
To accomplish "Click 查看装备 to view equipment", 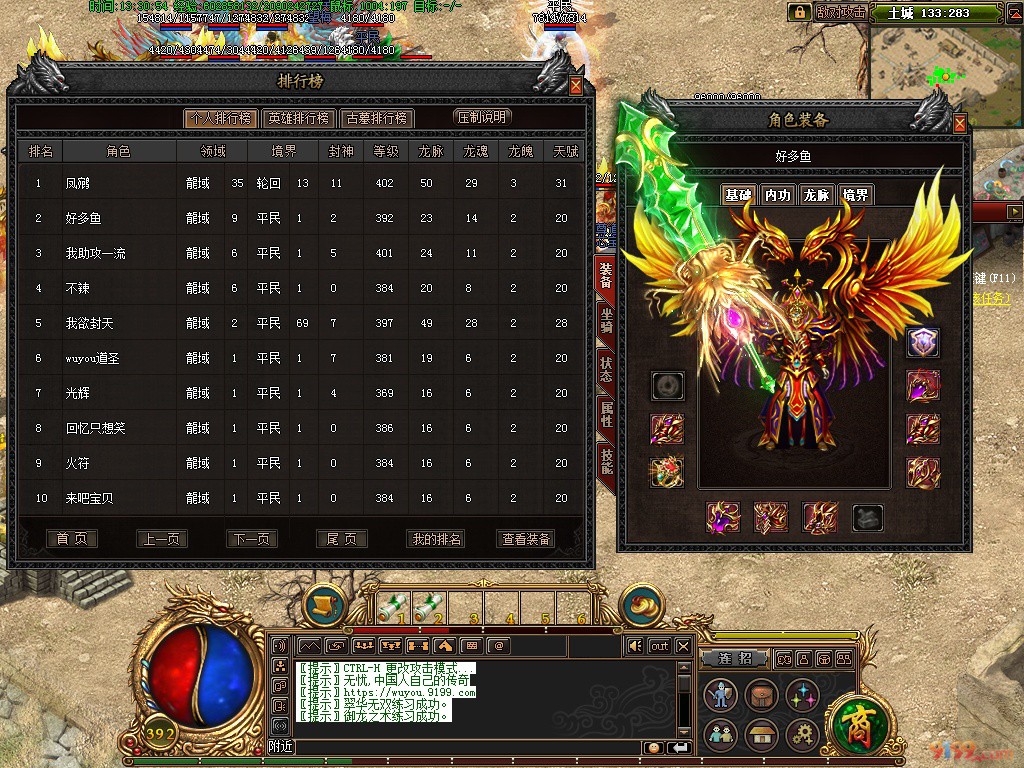I will [x=525, y=539].
